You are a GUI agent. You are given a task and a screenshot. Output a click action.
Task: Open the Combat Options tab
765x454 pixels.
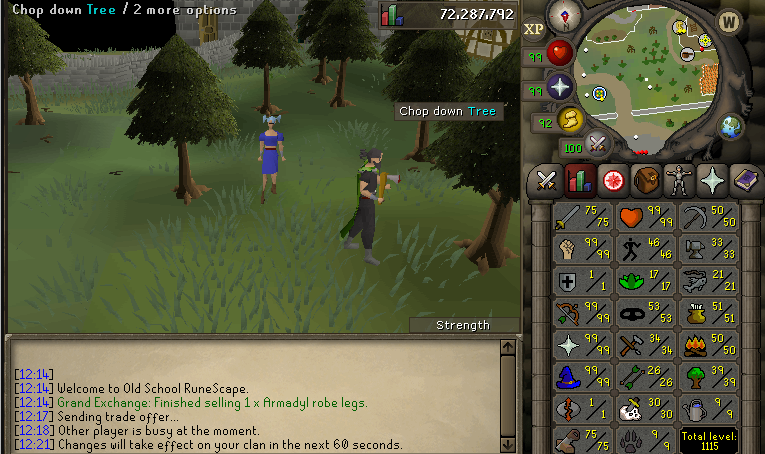545,181
